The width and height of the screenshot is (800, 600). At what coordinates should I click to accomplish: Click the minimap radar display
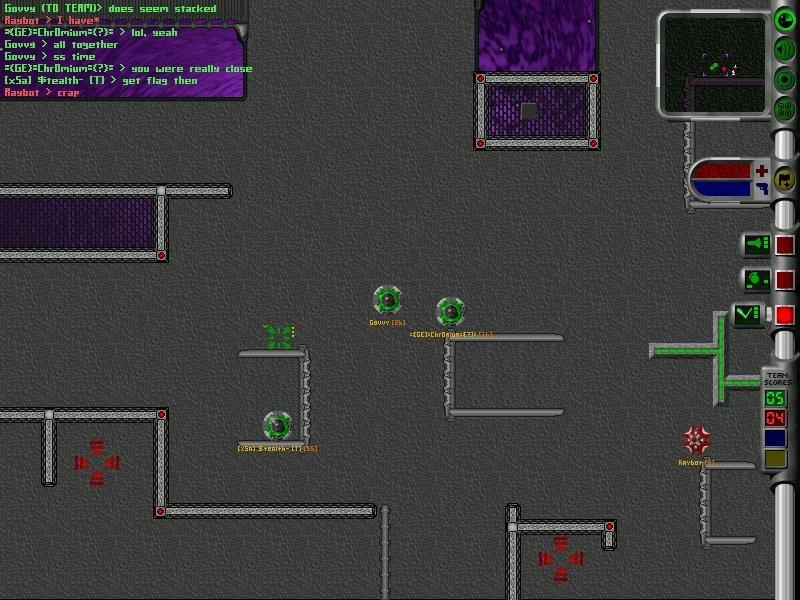(x=715, y=64)
